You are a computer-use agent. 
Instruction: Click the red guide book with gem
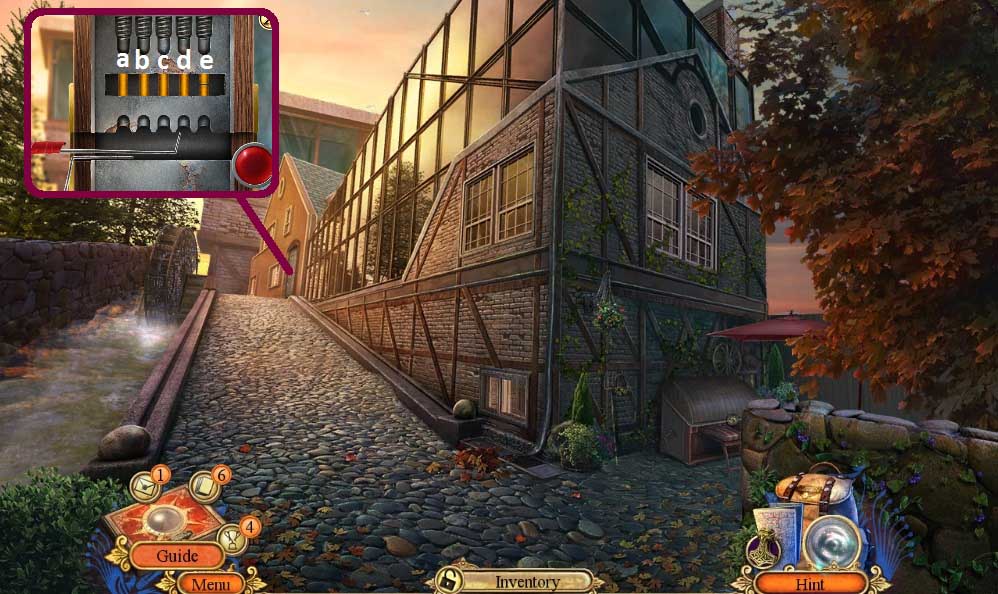[x=163, y=518]
